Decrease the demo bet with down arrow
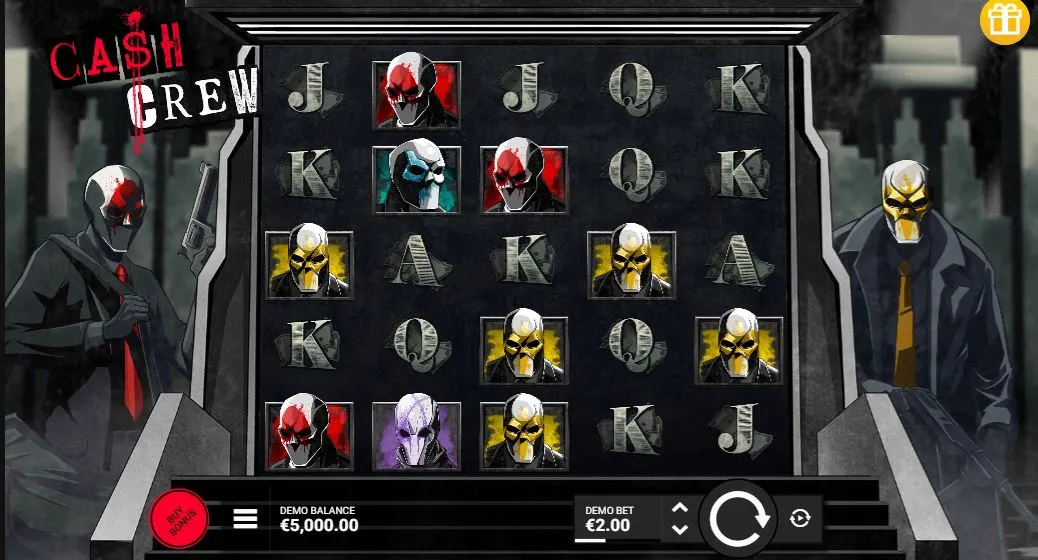The height and width of the screenshot is (560, 1038). [680, 529]
